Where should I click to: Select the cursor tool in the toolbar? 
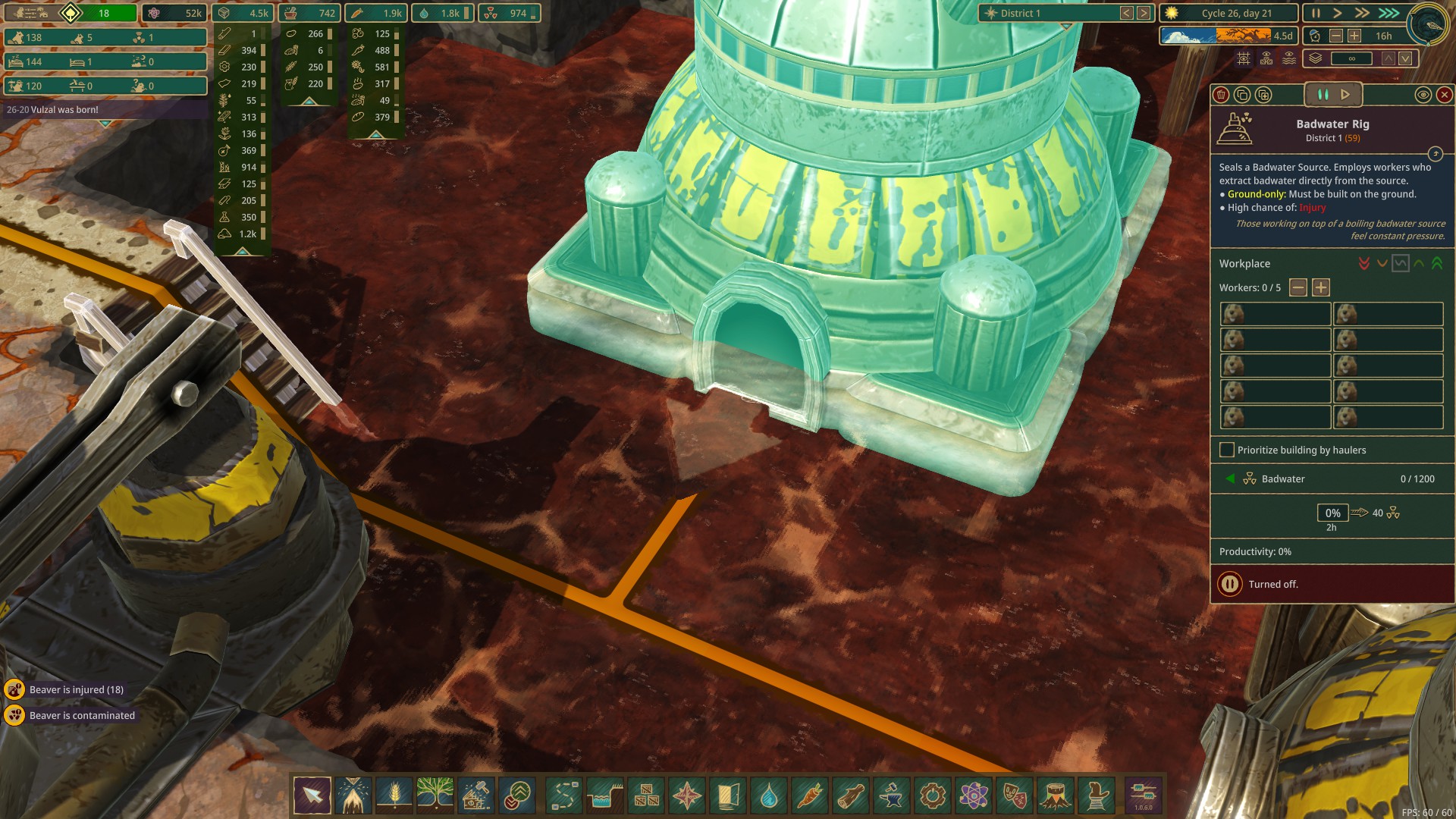coord(312,795)
